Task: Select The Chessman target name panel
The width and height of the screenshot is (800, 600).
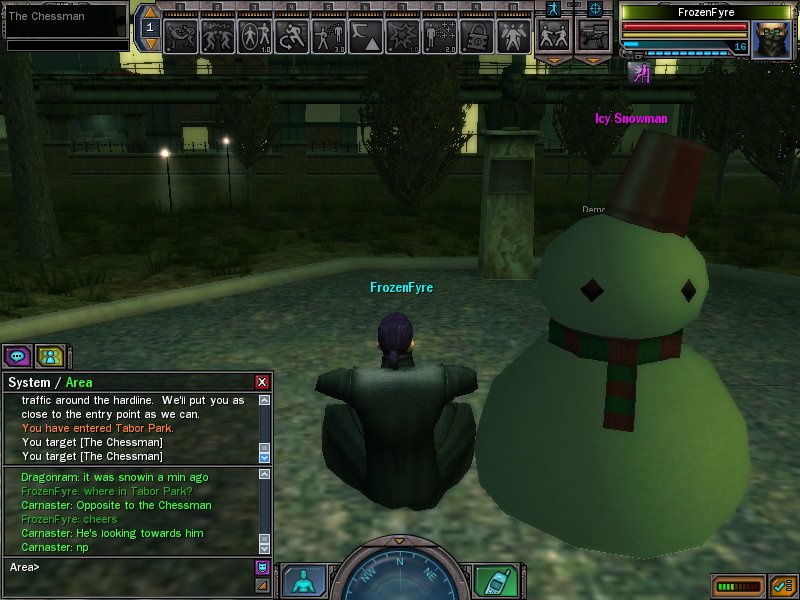Action: tap(66, 17)
